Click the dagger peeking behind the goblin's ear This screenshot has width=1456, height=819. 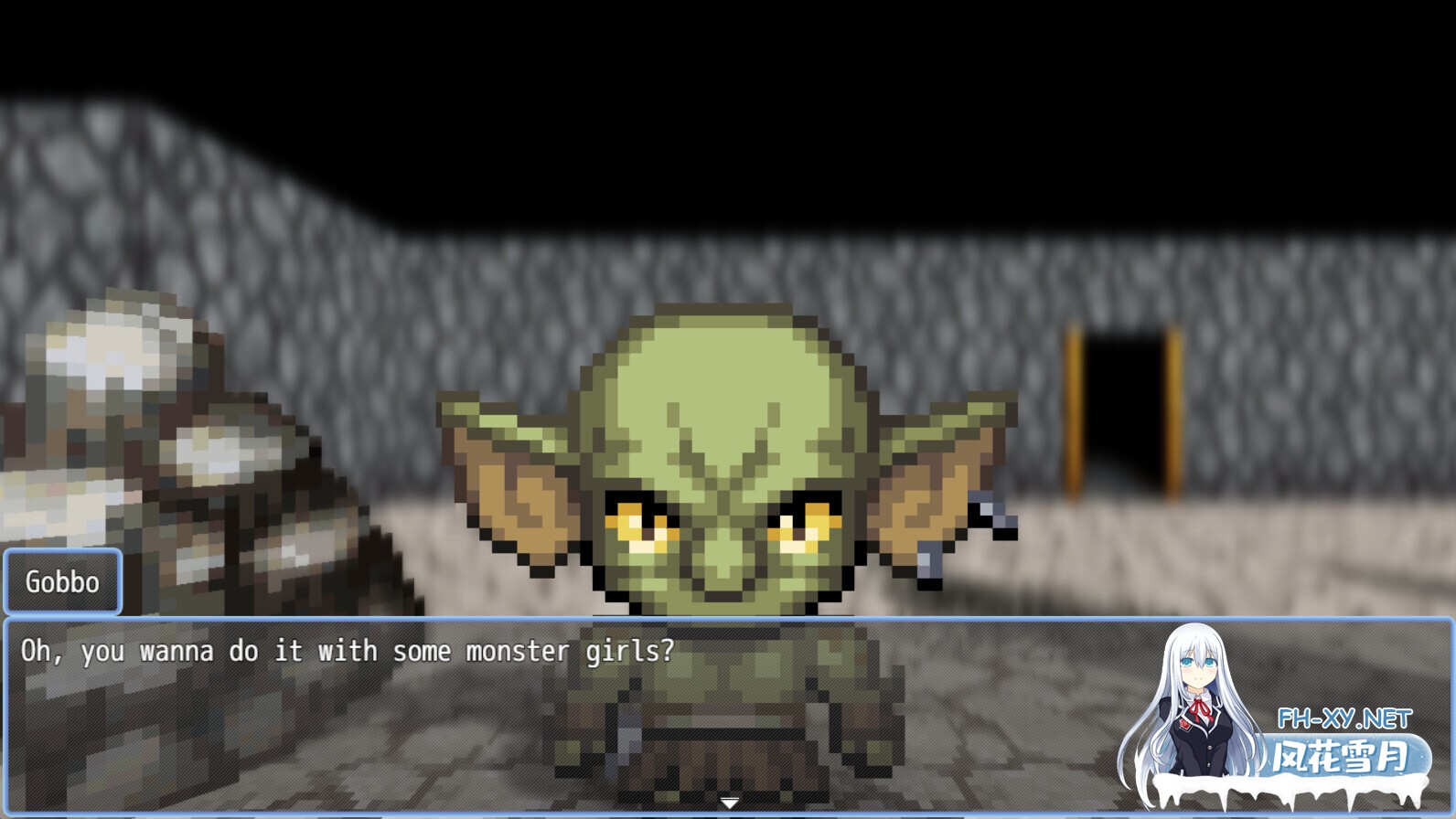(x=988, y=512)
